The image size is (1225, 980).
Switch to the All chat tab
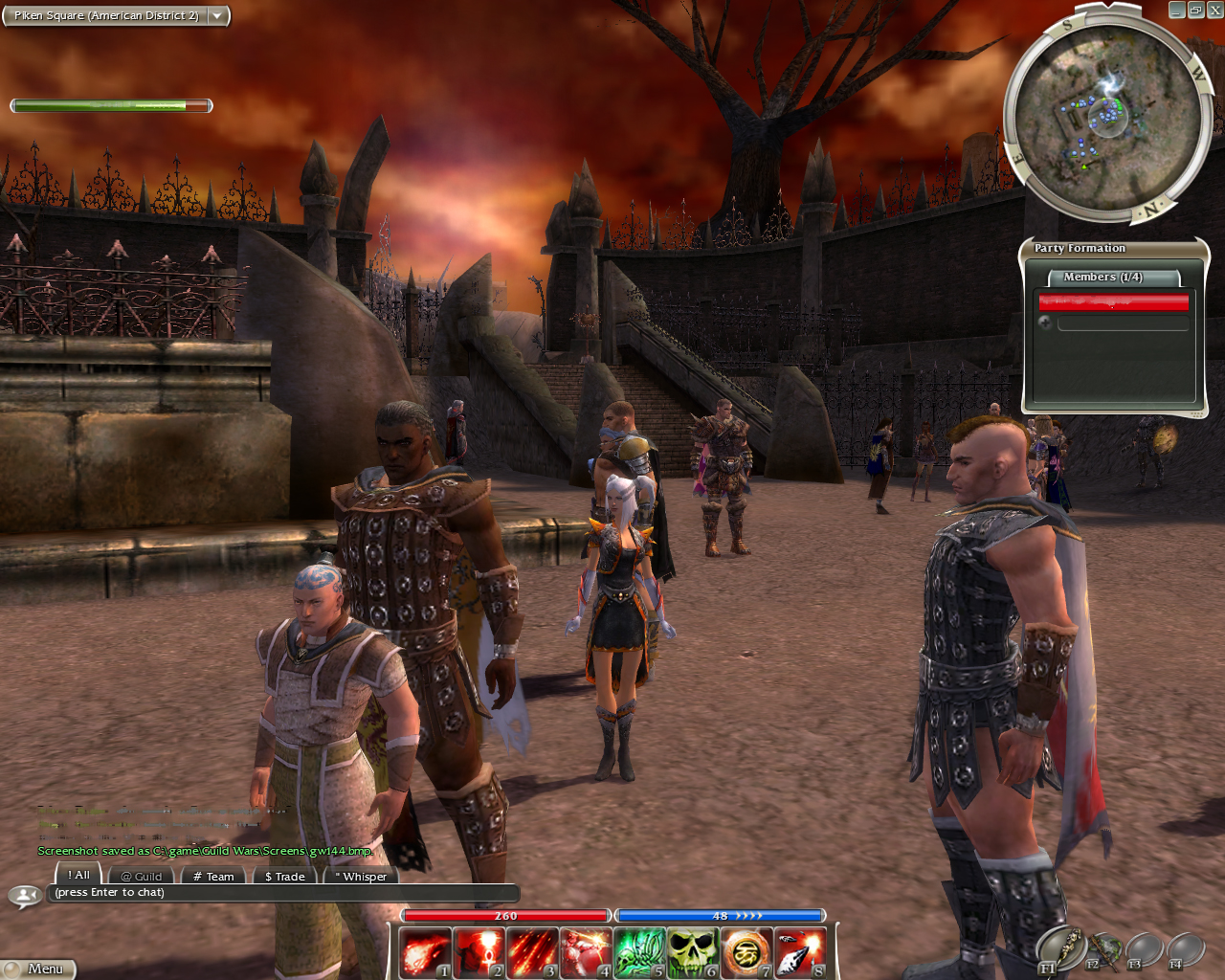coord(78,875)
